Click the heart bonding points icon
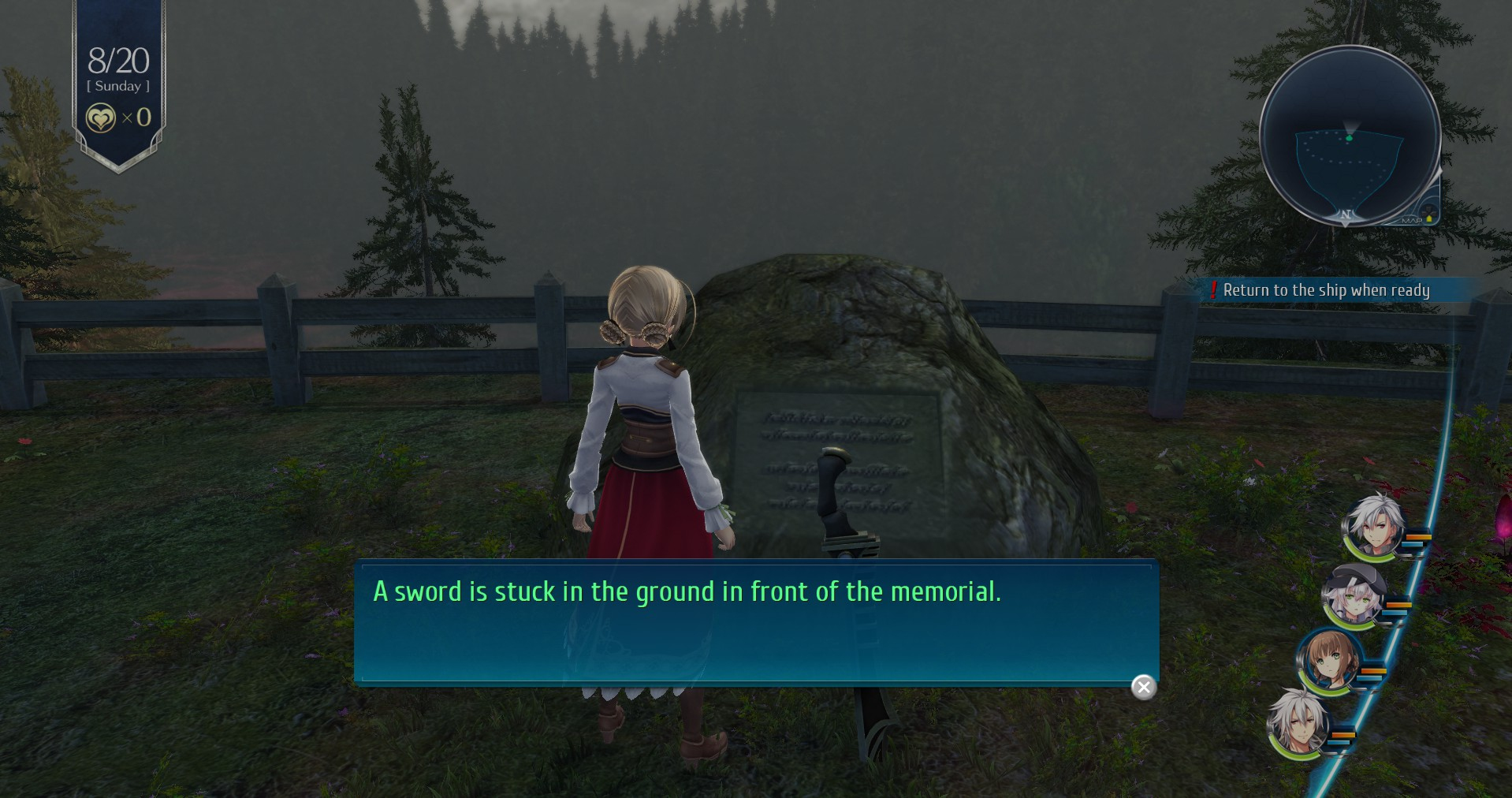The height and width of the screenshot is (798, 1512). coord(101,118)
